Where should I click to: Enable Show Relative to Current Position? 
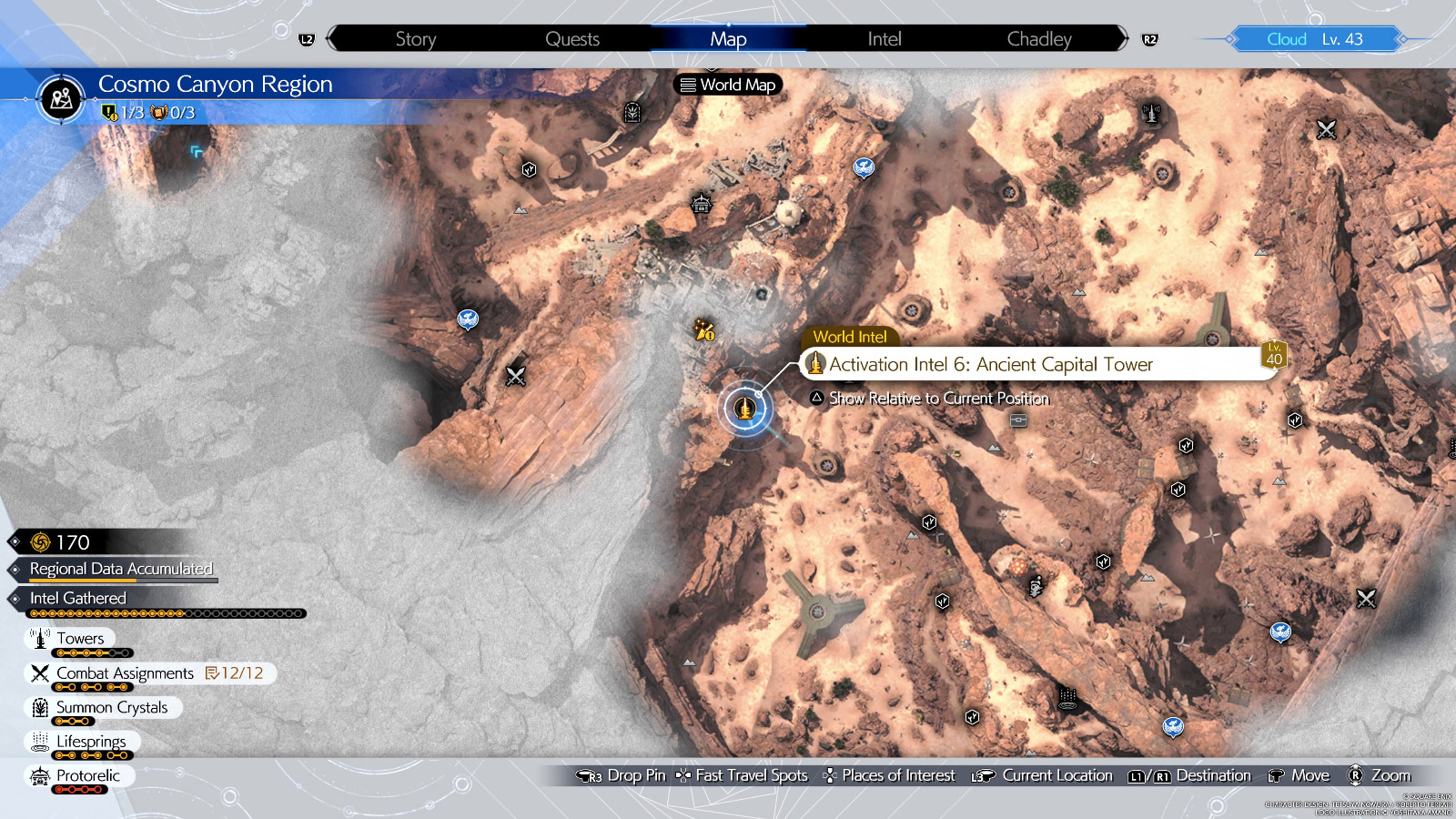point(930,399)
